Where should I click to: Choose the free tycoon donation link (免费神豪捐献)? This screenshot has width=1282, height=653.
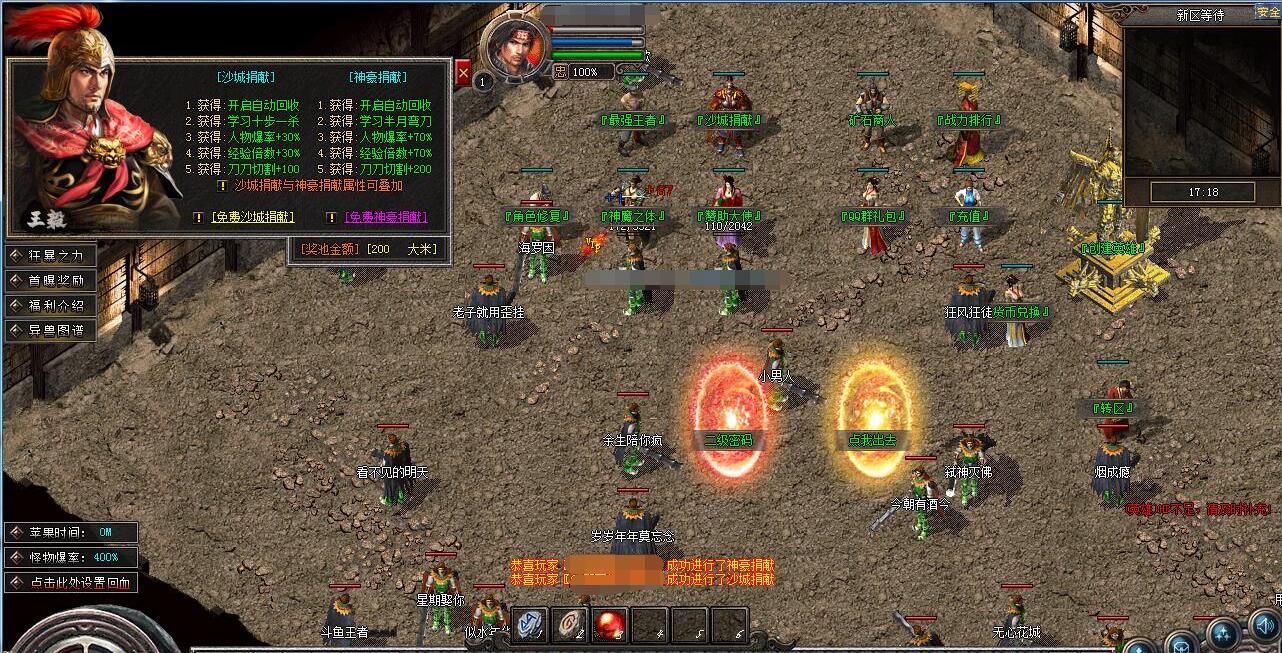(386, 217)
